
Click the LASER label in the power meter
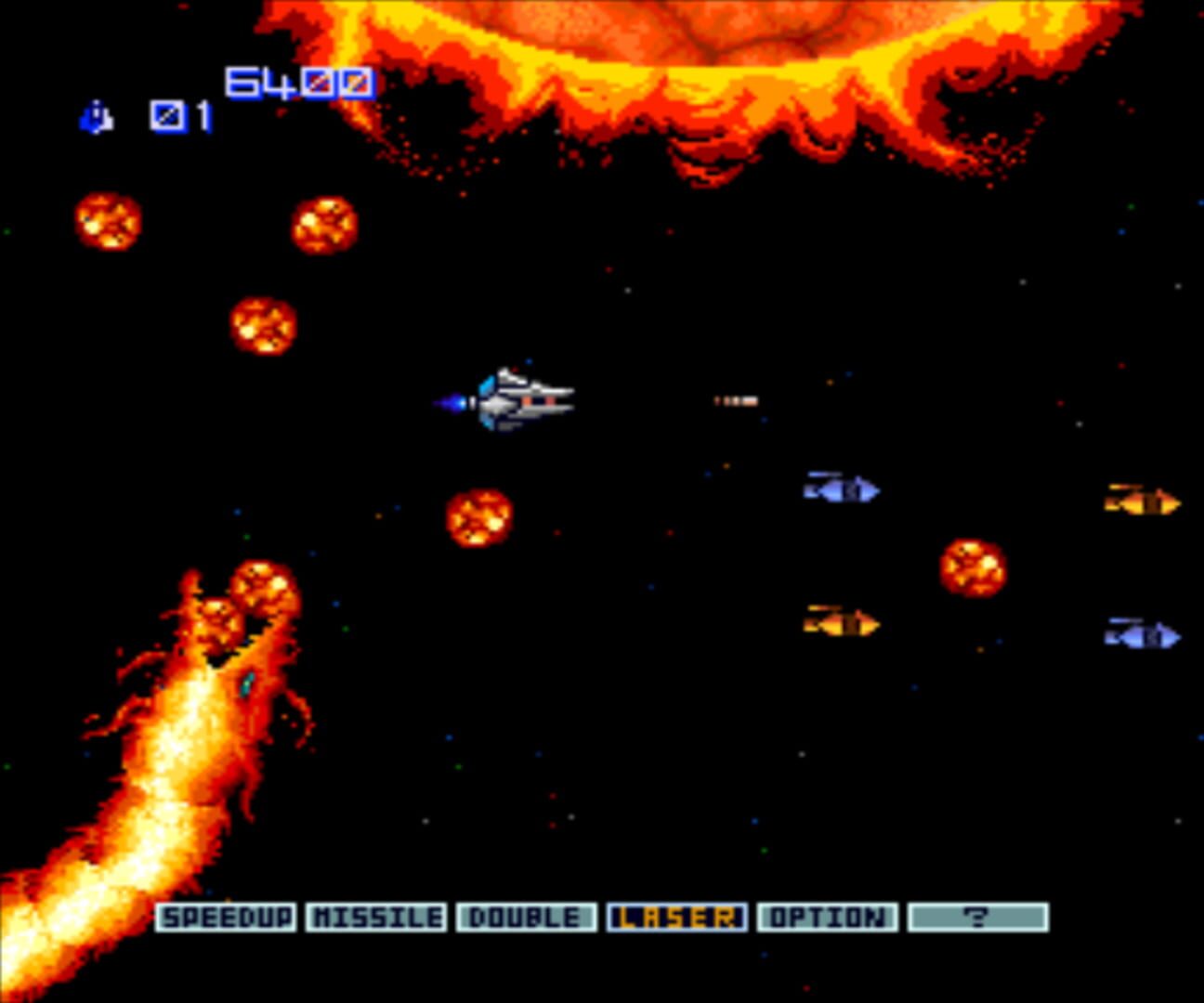tap(678, 916)
